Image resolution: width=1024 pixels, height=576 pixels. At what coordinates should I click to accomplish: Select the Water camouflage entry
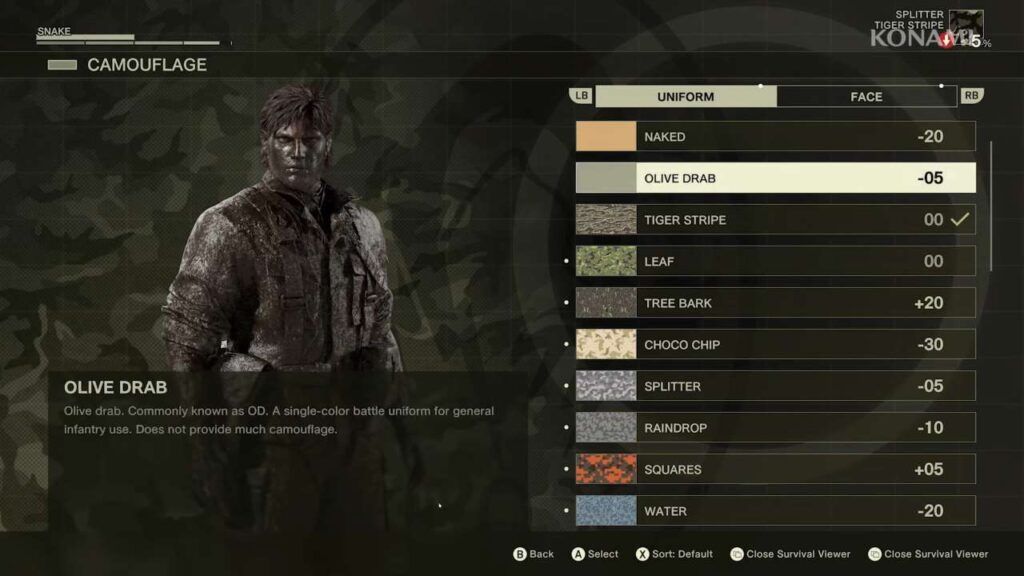point(775,511)
